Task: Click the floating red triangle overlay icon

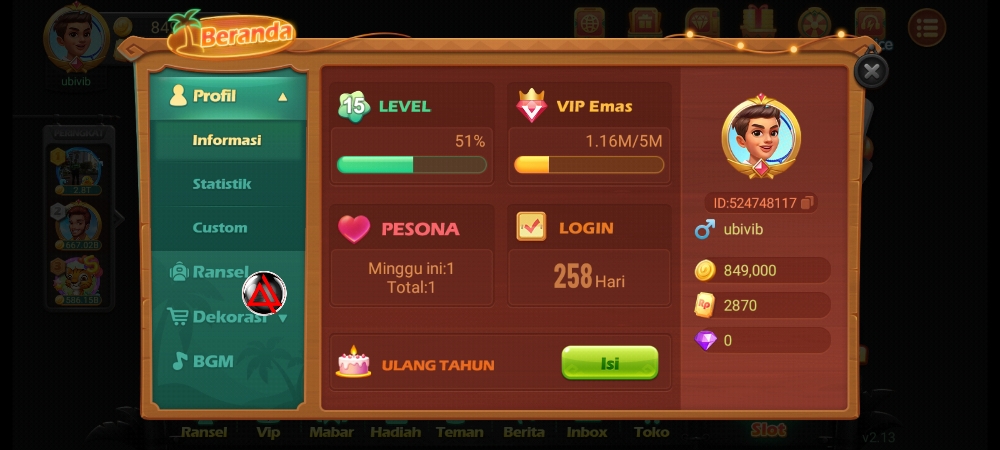Action: point(264,293)
